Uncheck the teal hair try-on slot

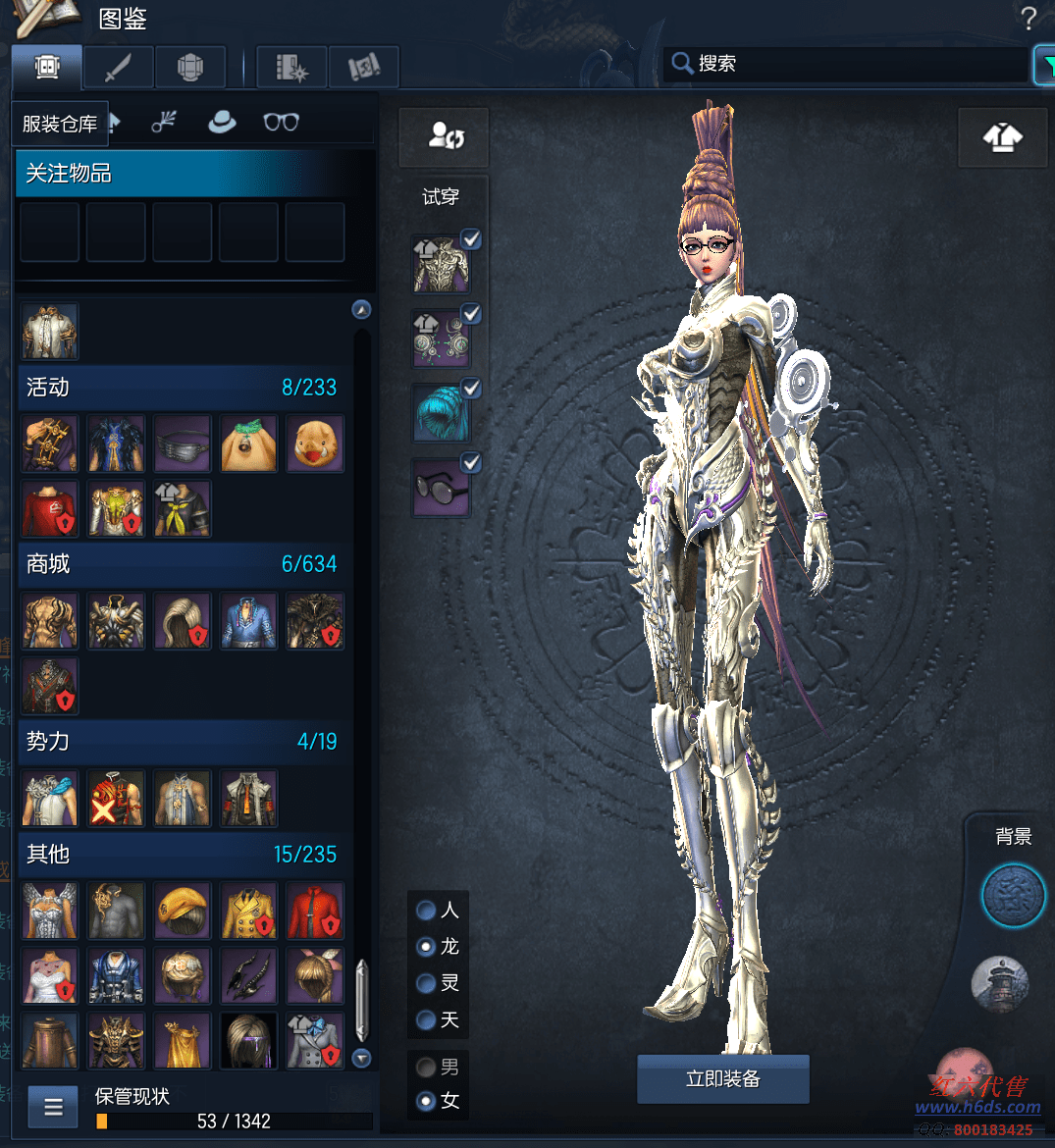(471, 389)
